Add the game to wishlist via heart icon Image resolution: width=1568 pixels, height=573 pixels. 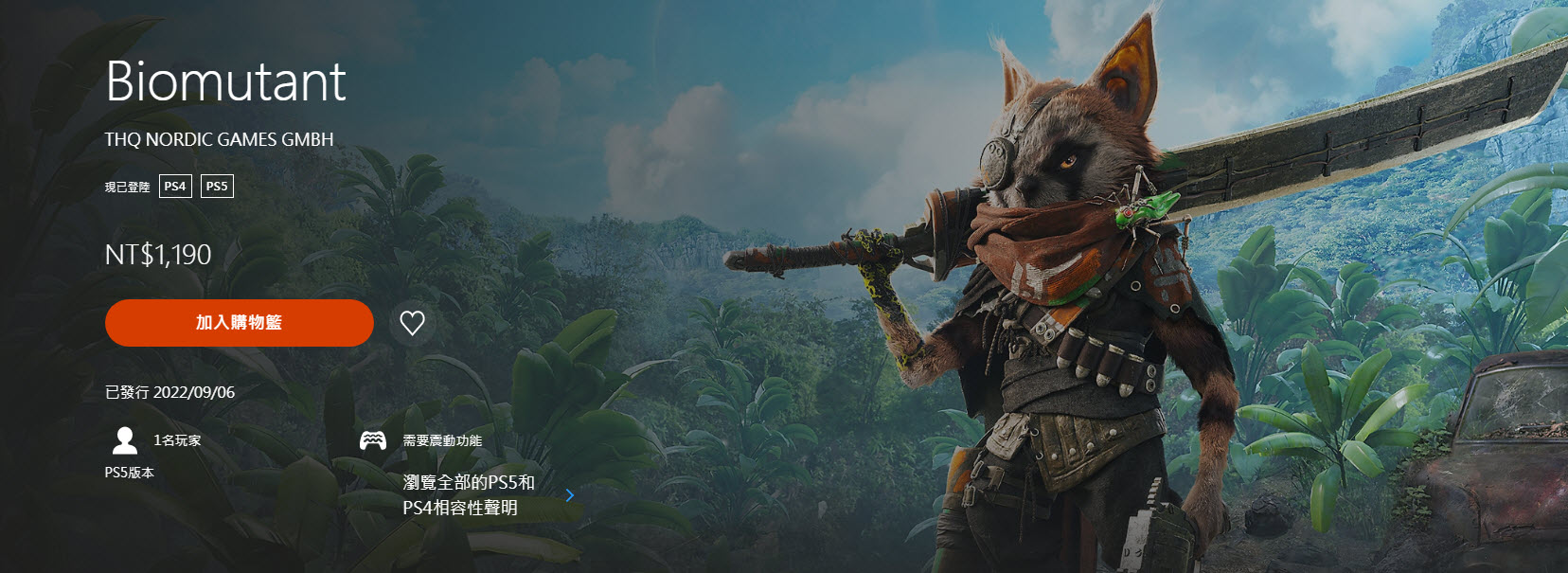[412, 323]
